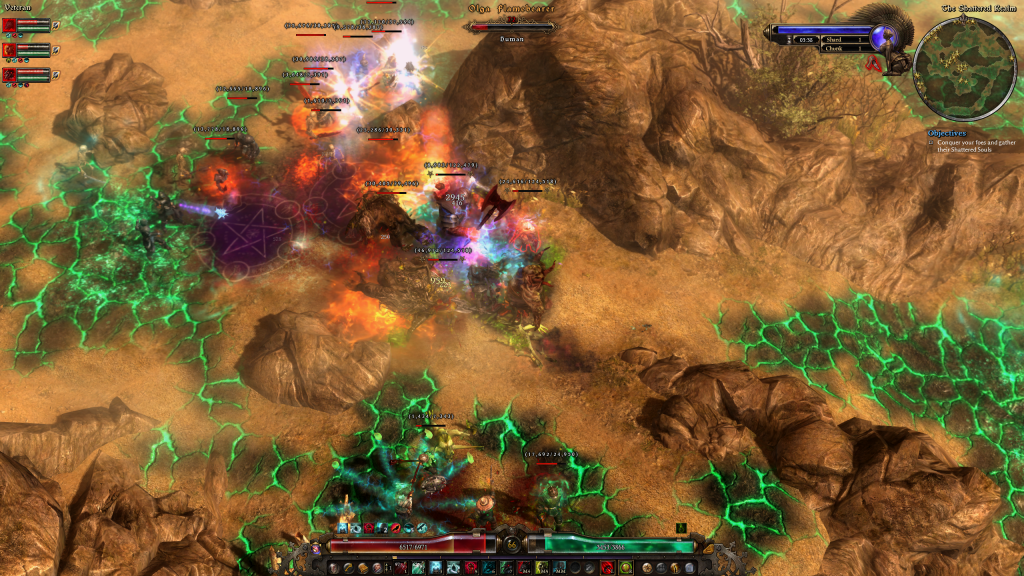The height and width of the screenshot is (576, 1024).
Task: Activate the red right-mouse skill slot
Action: click(x=609, y=567)
